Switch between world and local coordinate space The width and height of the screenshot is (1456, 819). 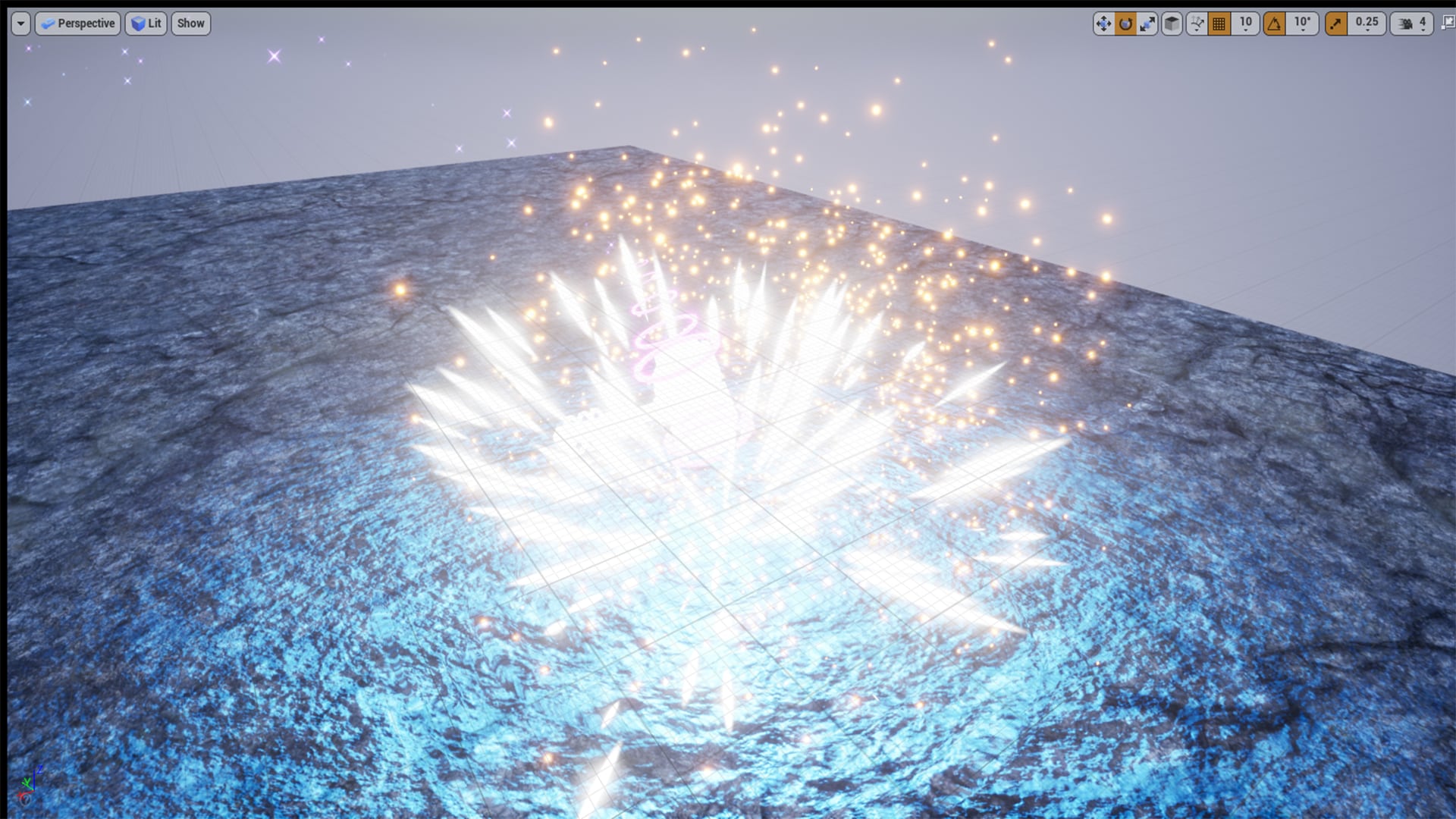tap(1172, 24)
